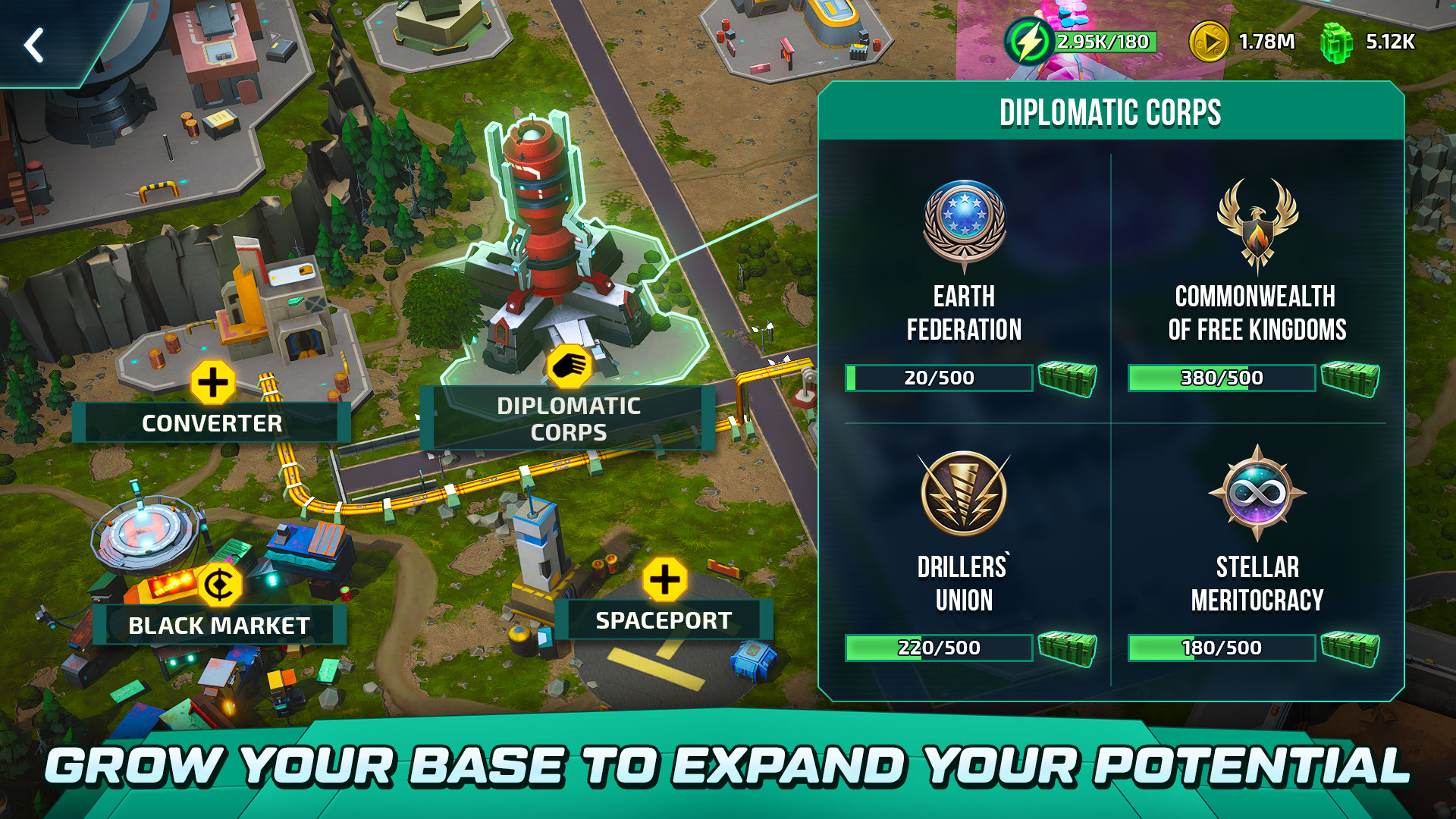The height and width of the screenshot is (819, 1456).
Task: Click the Black Market currency icon
Action: click(220, 585)
